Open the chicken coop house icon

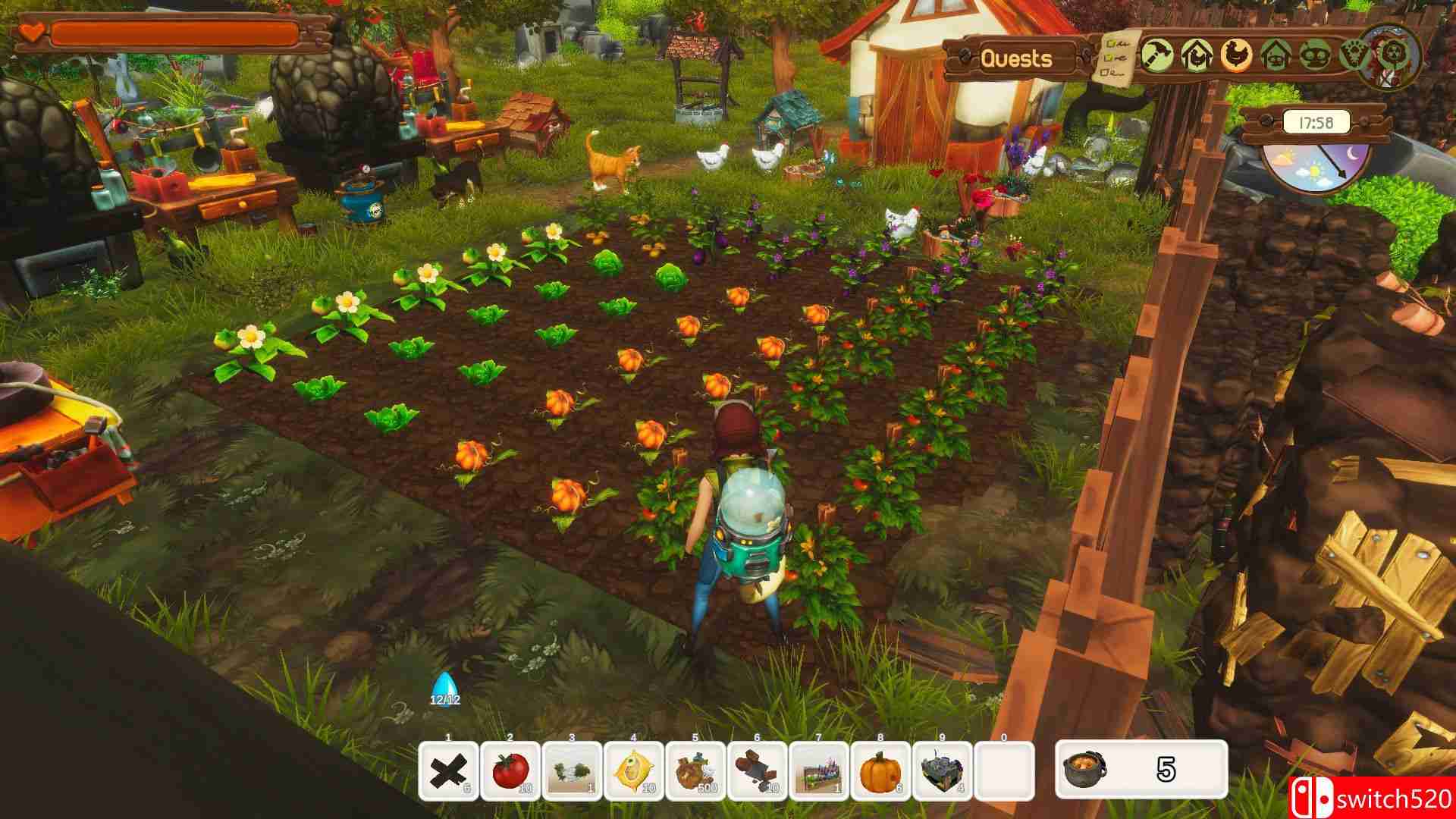[x=1197, y=54]
